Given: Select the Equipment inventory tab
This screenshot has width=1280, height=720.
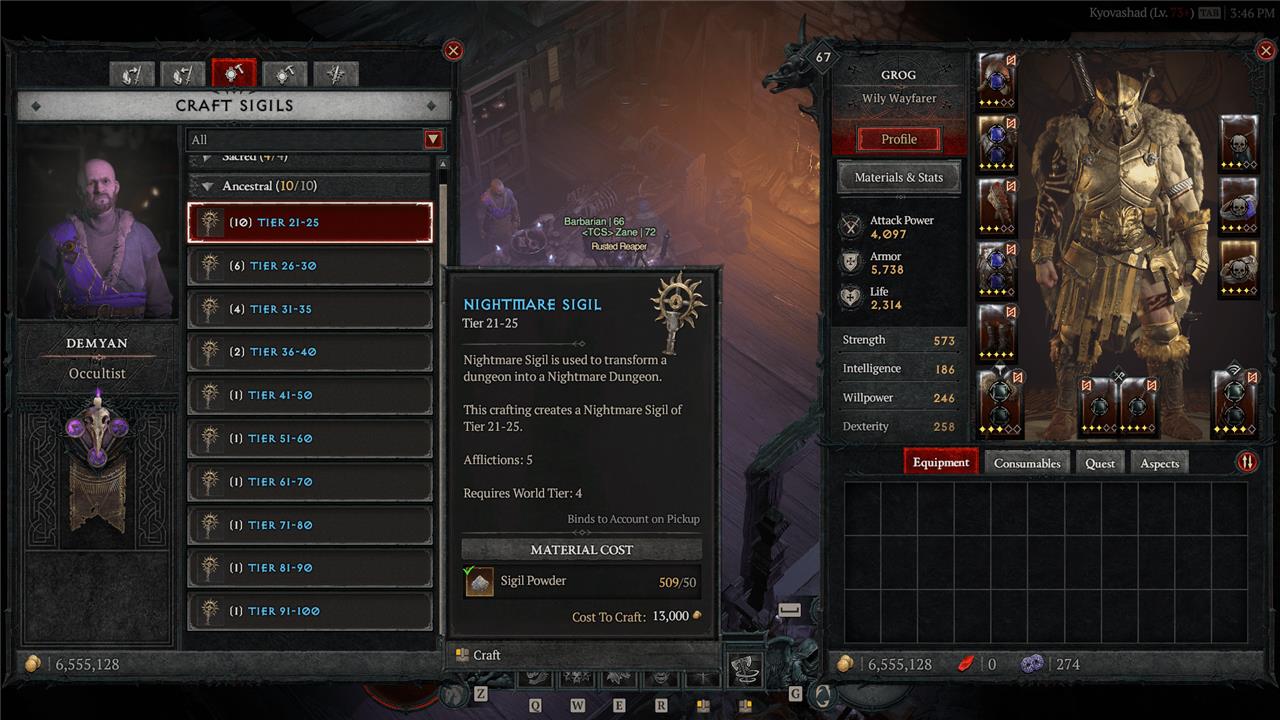Looking at the screenshot, I should 941,463.
